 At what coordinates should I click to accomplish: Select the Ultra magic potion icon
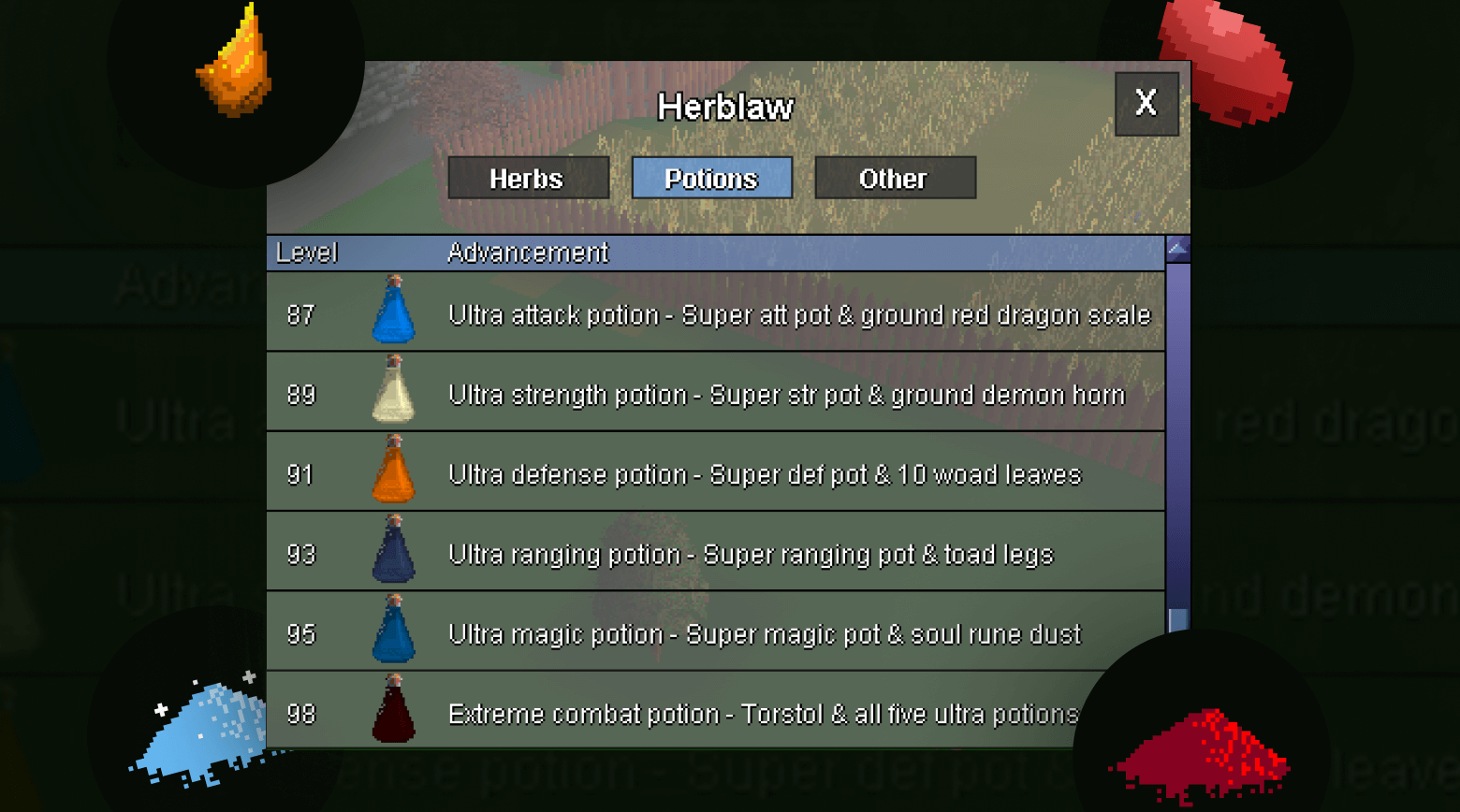(393, 634)
